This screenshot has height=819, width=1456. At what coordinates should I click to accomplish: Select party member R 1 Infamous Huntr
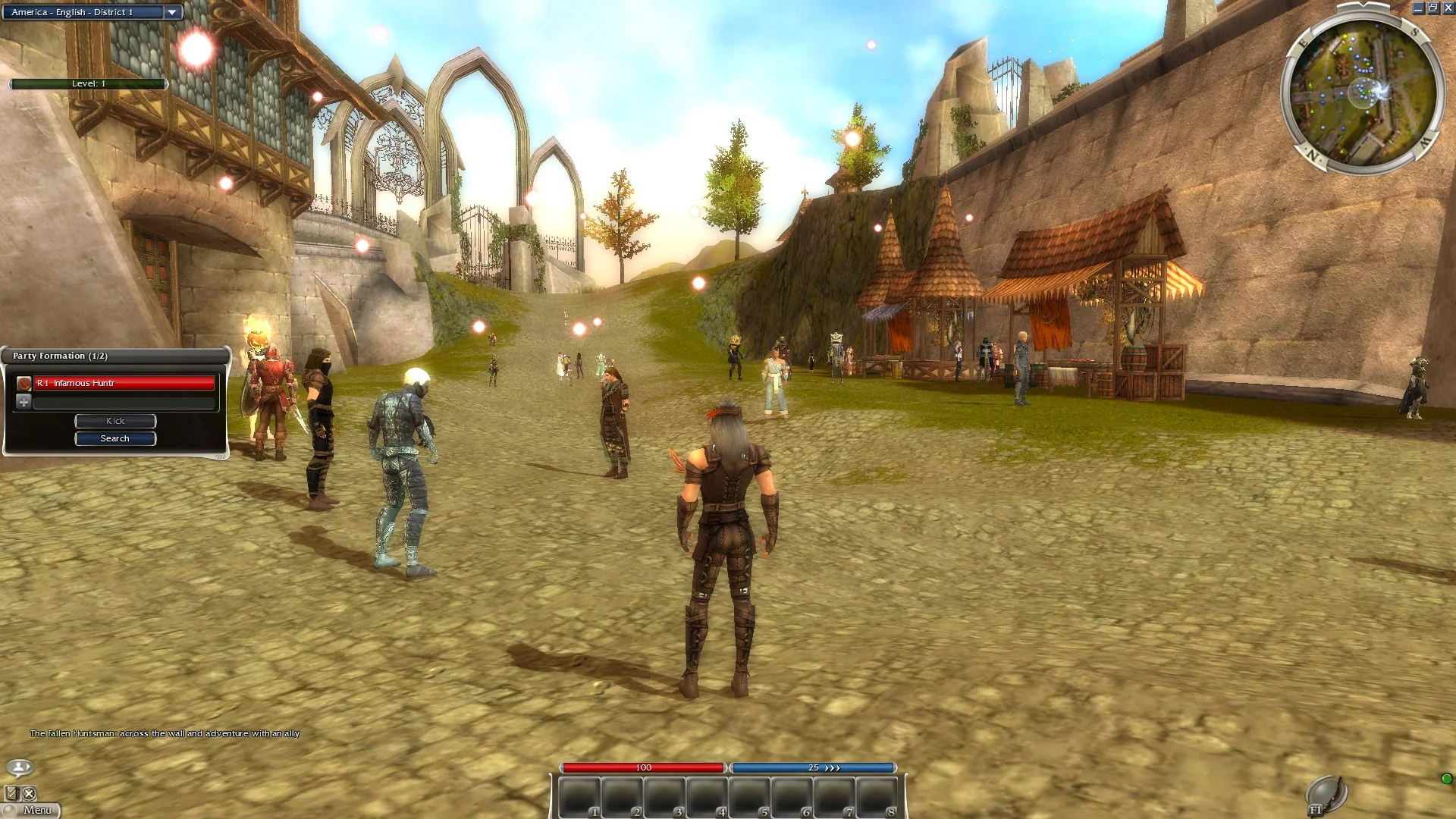[x=124, y=384]
